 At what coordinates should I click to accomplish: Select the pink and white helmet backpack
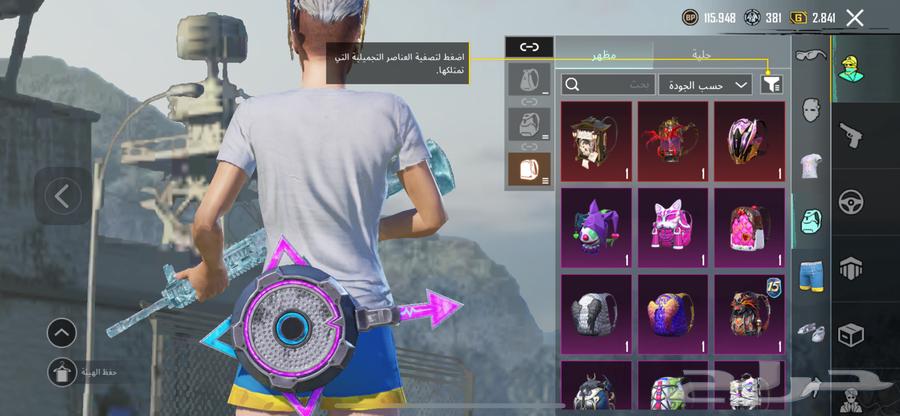click(748, 140)
